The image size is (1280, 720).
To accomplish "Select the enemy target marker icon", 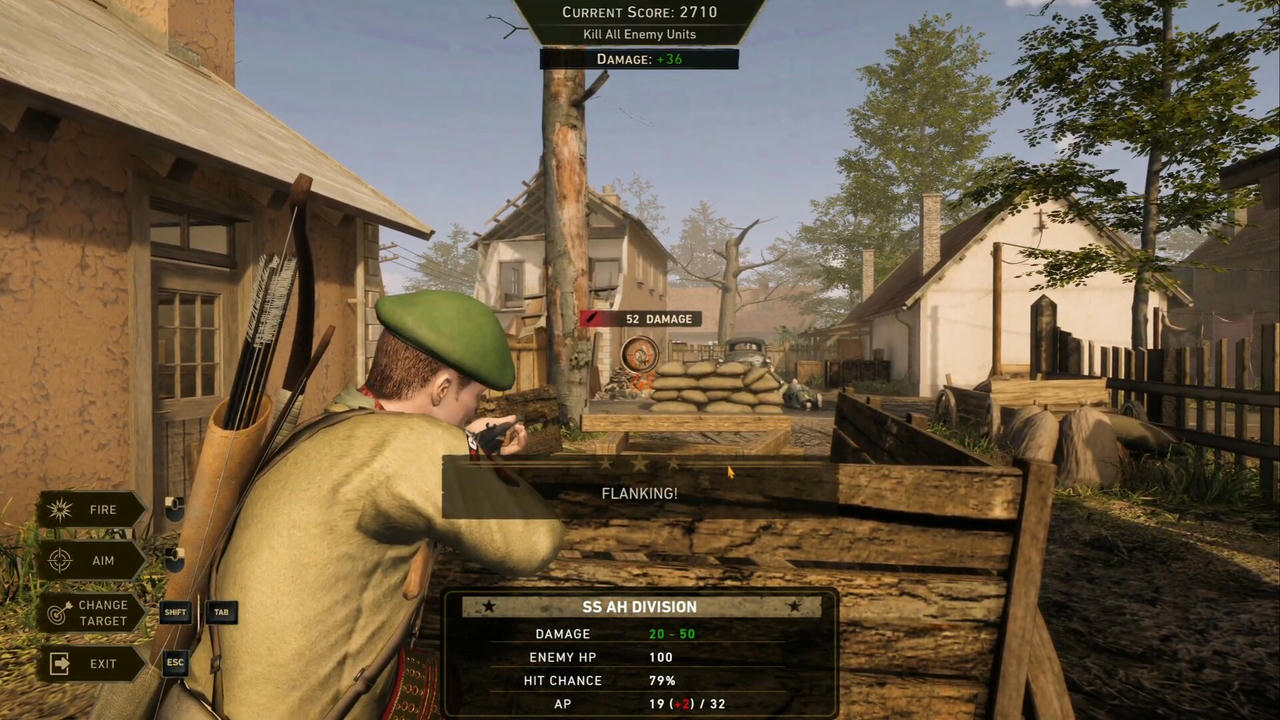I will point(639,353).
